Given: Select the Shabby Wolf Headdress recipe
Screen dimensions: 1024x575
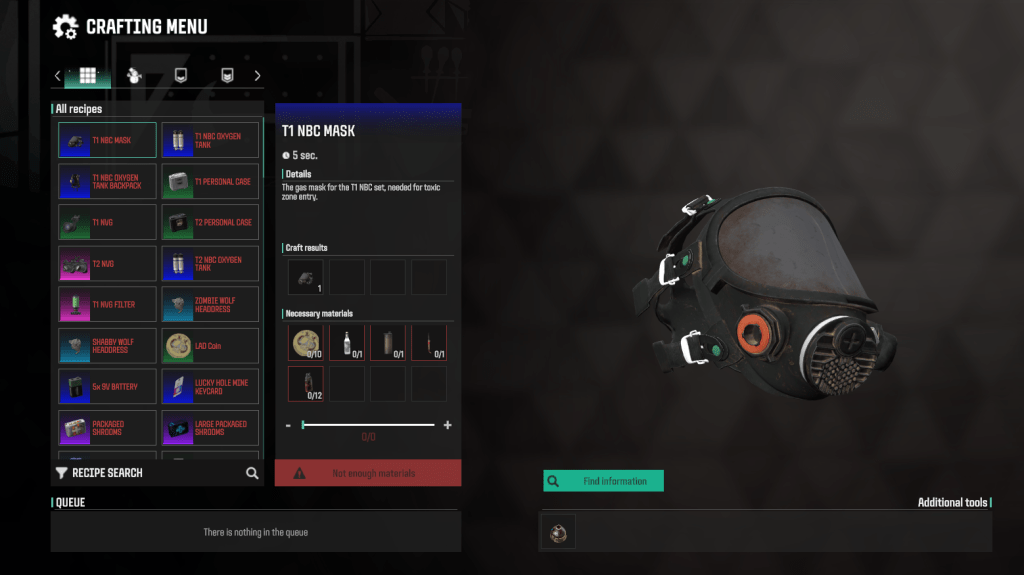Looking at the screenshot, I should coord(107,345).
